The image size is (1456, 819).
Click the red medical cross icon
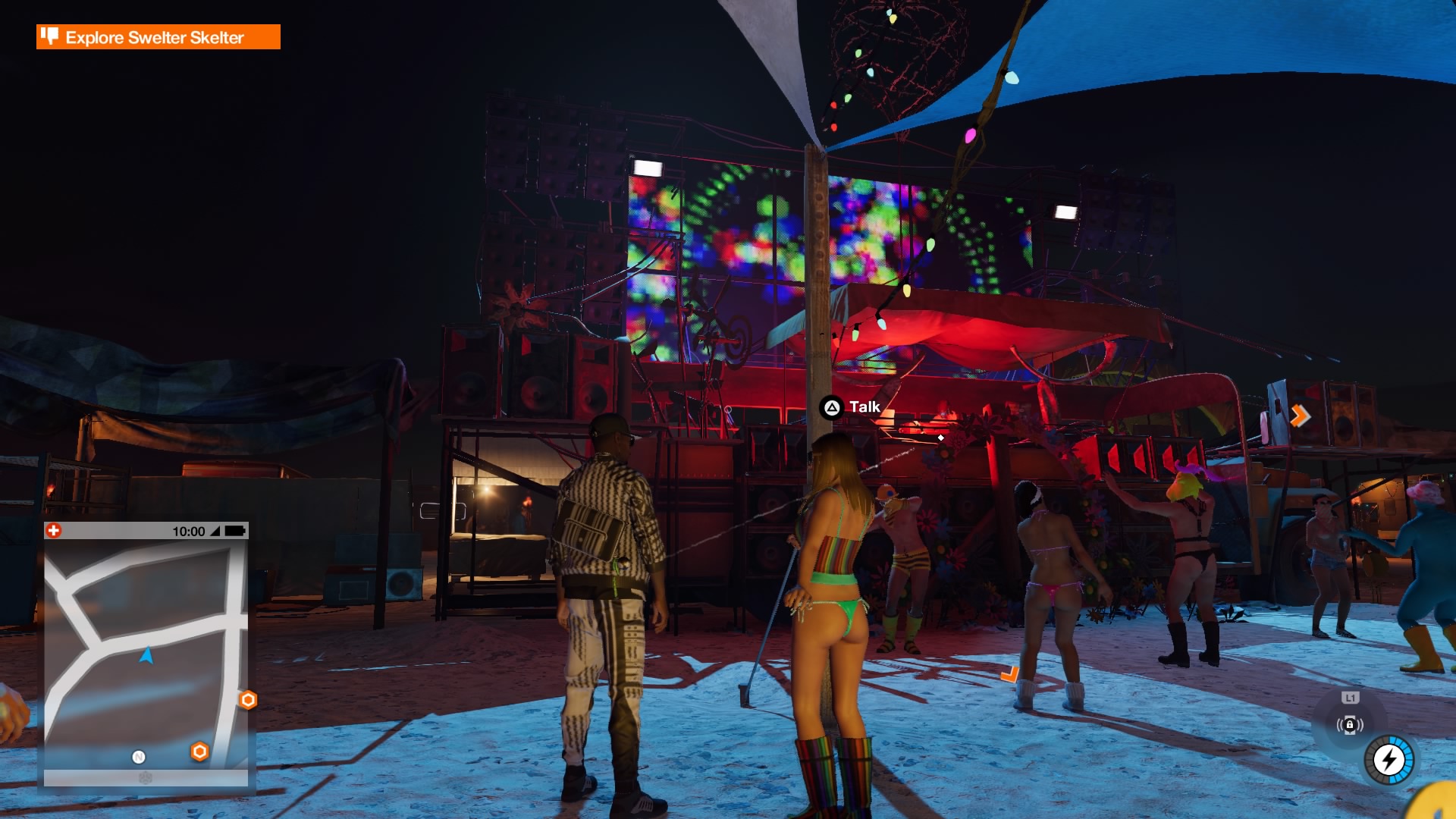(54, 531)
